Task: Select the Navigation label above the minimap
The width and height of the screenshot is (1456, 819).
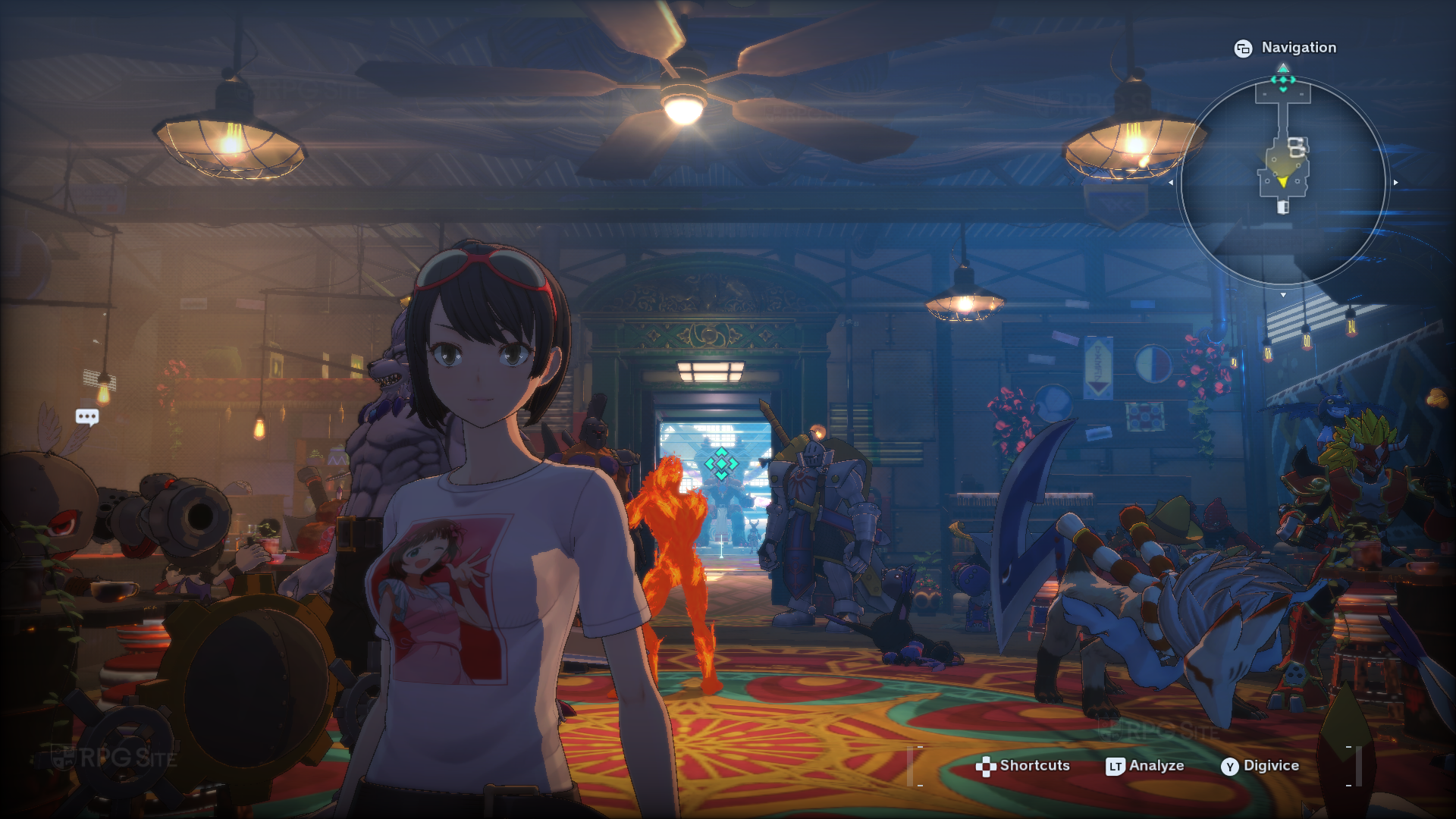Action: tap(1298, 48)
